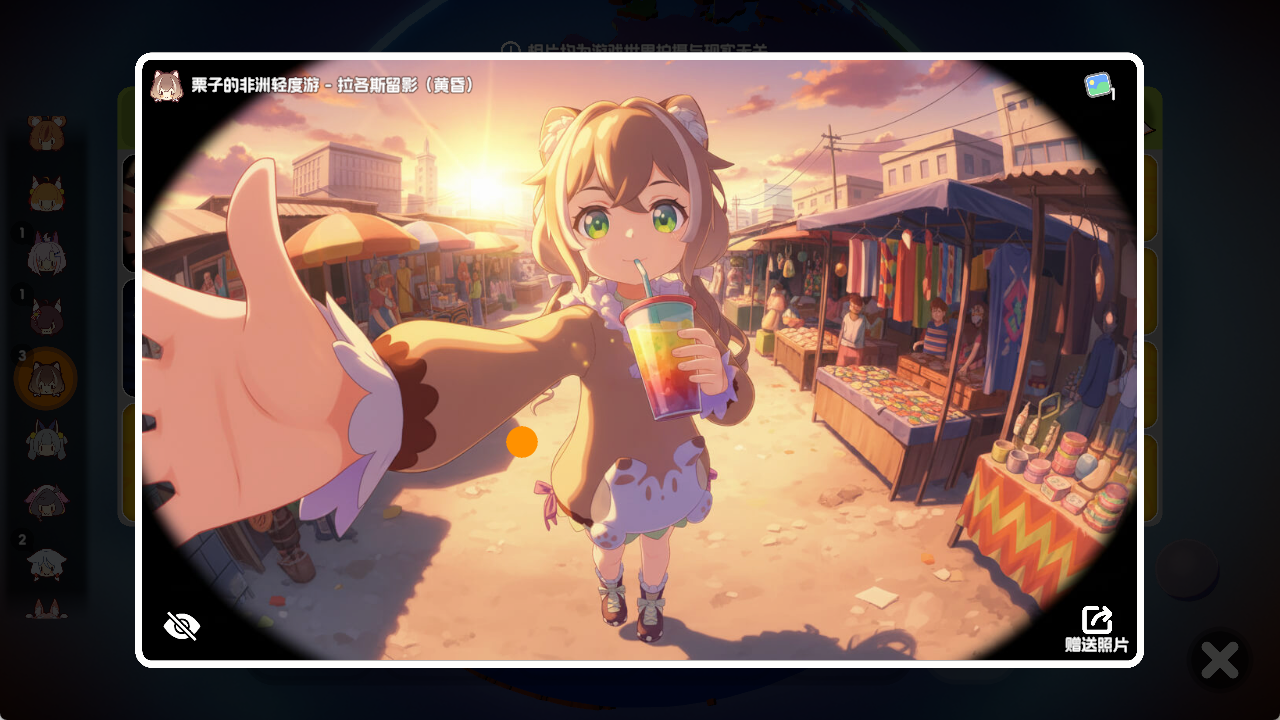Open the partially visible character at sidebar bottom

point(44,617)
